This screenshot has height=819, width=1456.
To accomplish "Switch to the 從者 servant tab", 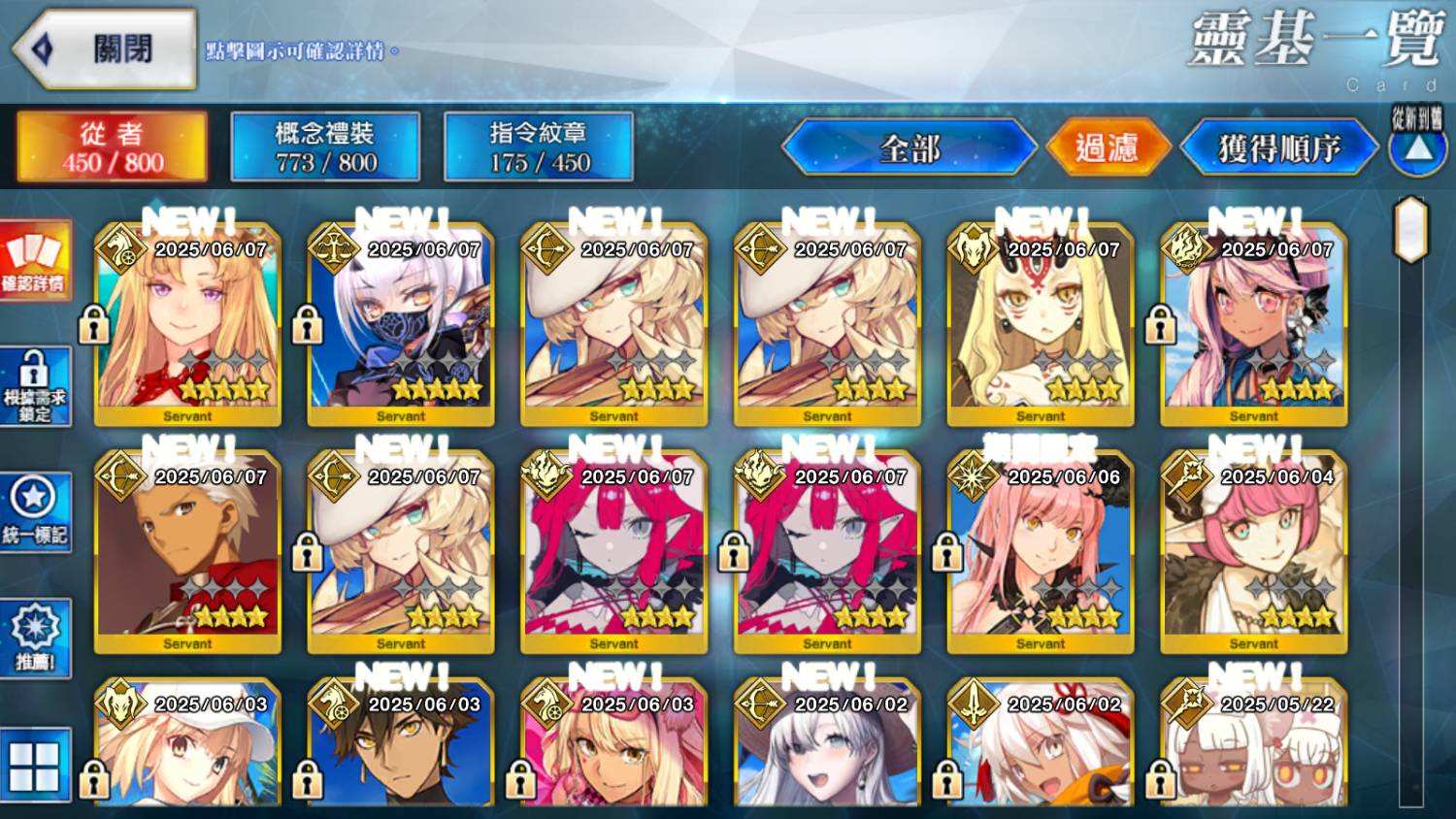I will point(112,147).
